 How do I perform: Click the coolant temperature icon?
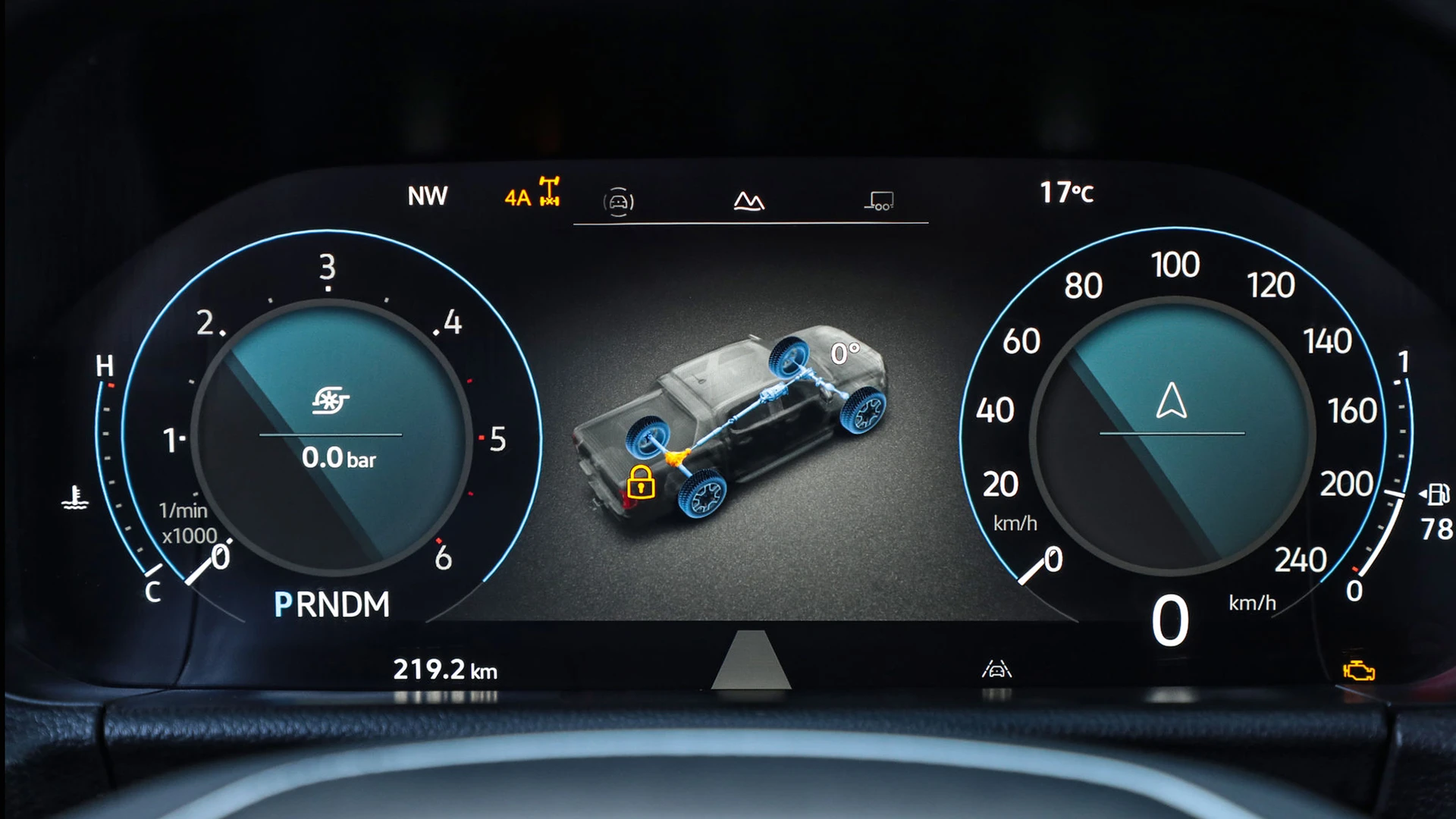click(74, 497)
